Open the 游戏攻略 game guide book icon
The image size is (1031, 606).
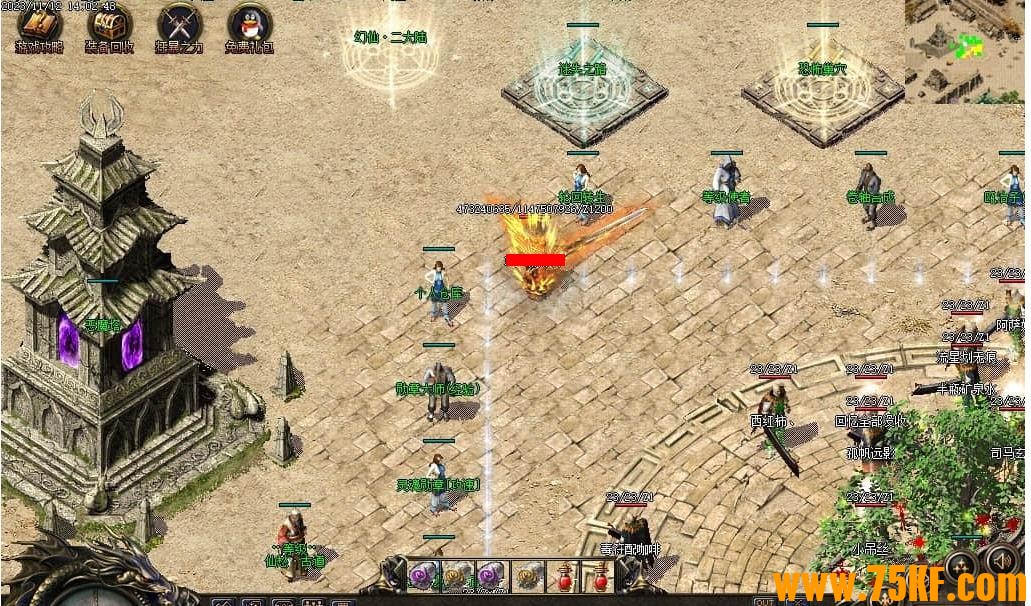(39, 23)
